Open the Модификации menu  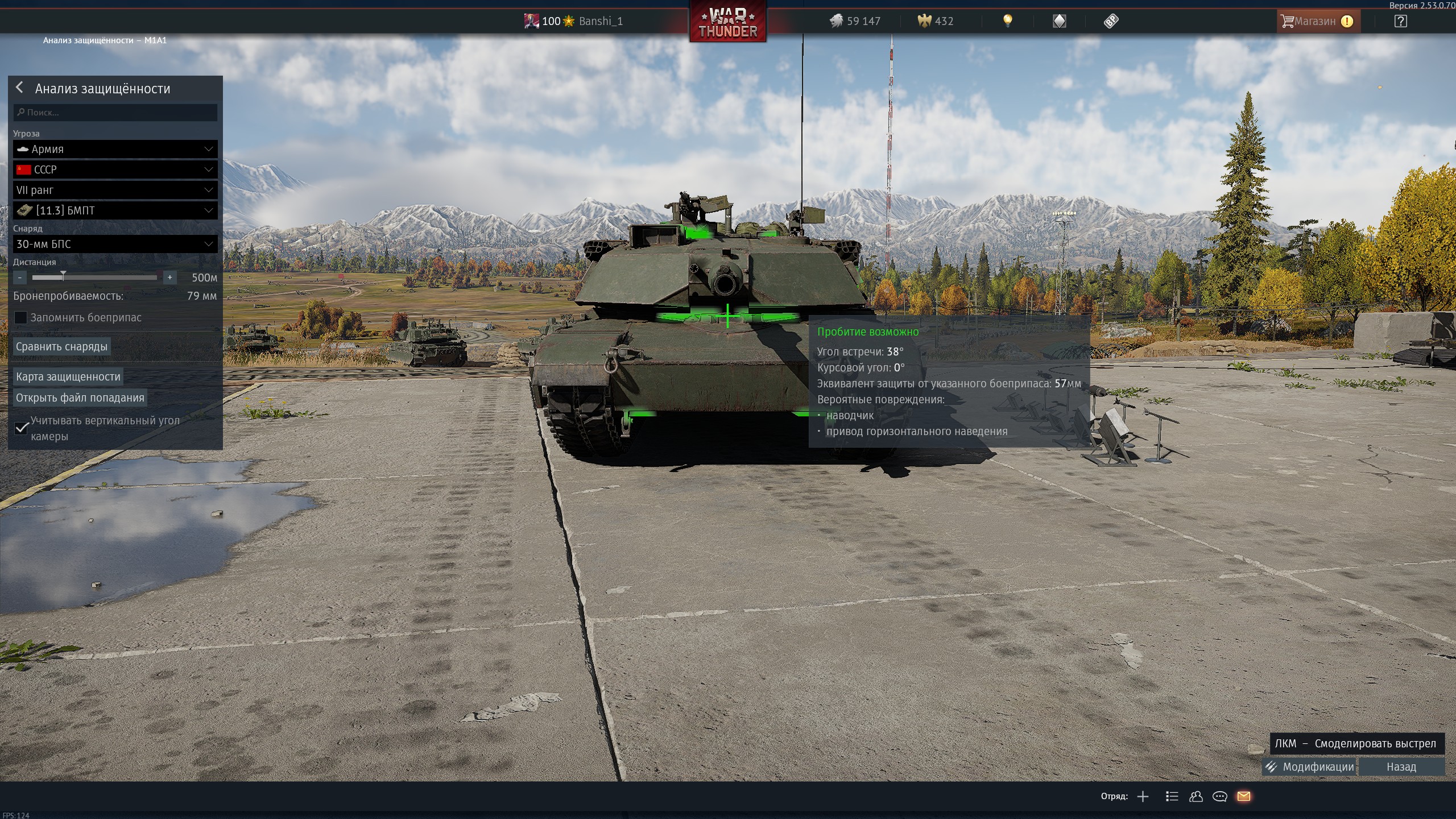pyautogui.click(x=1310, y=767)
